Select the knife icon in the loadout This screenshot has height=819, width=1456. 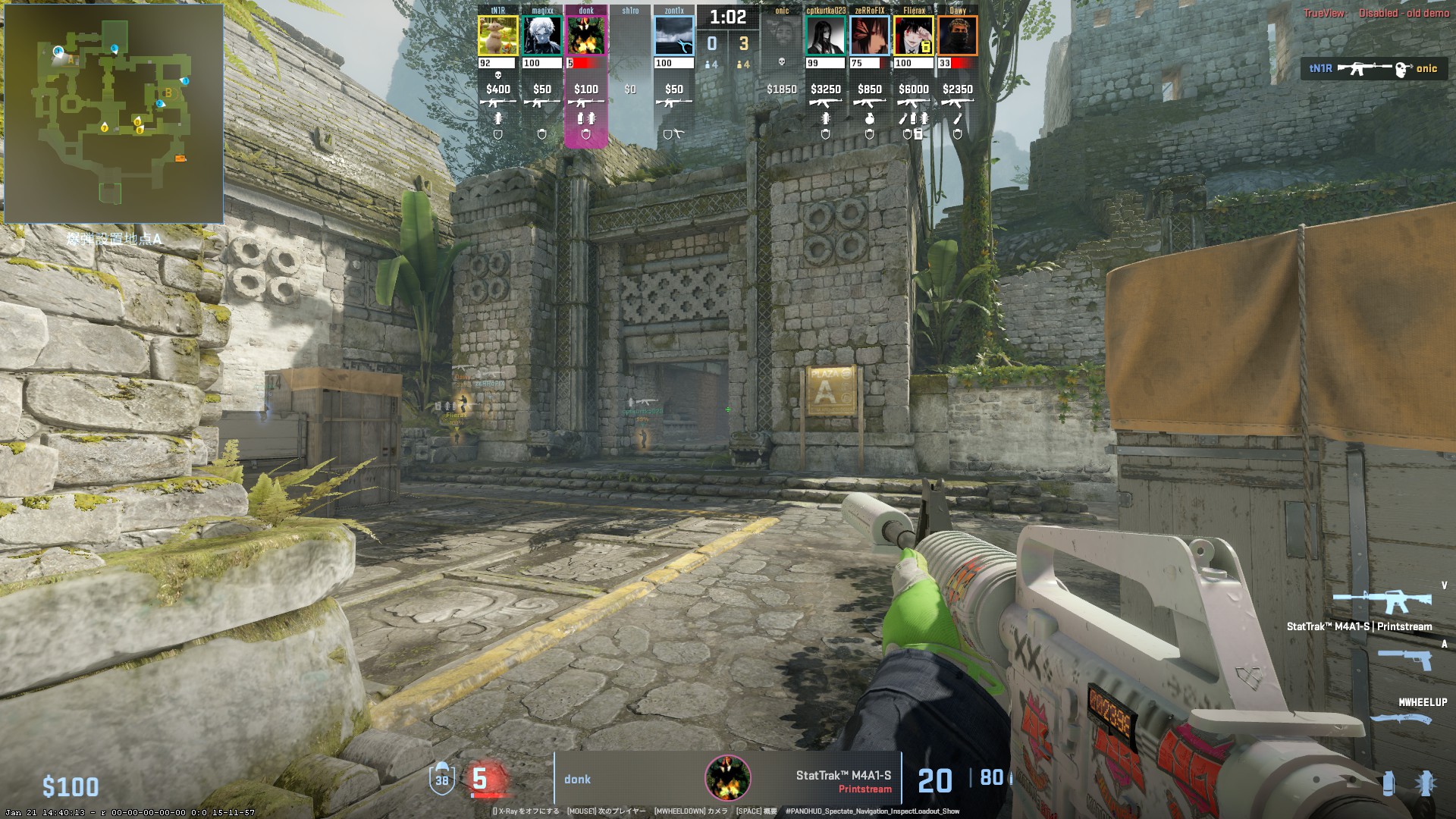tap(1401, 717)
